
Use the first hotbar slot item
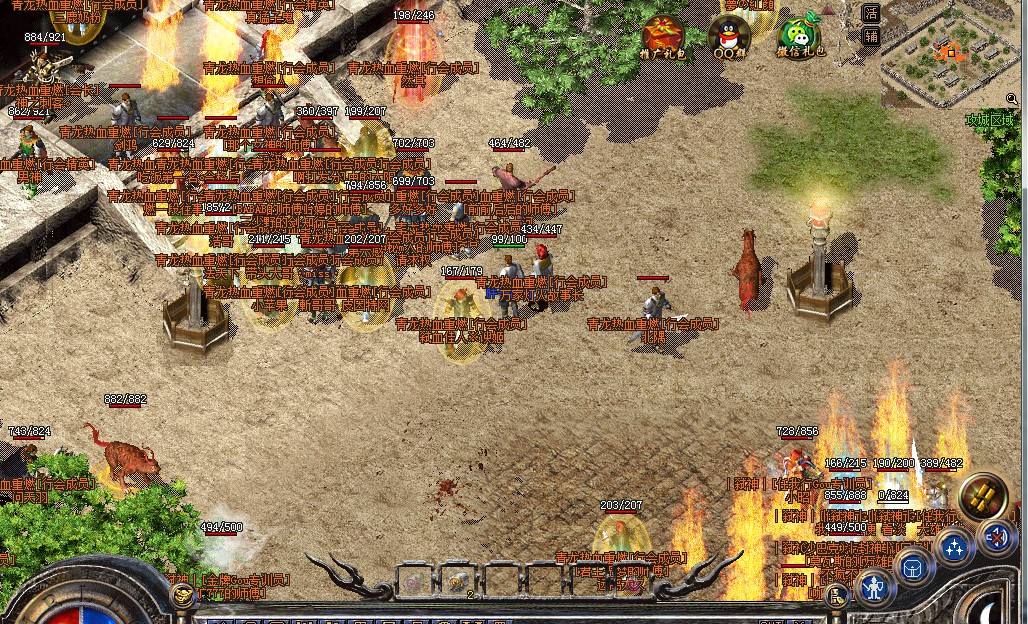(x=413, y=580)
